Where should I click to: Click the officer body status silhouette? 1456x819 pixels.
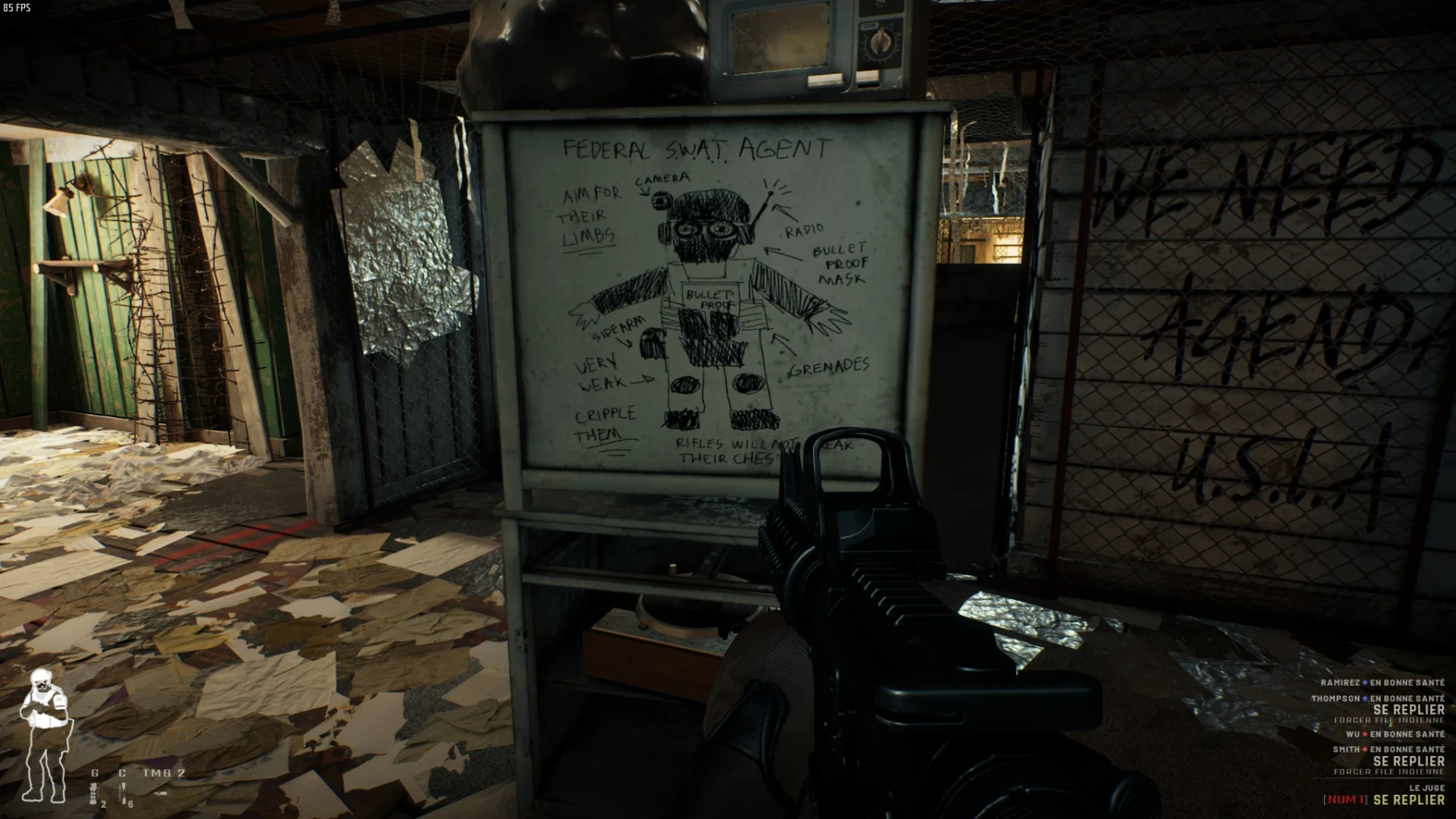(44, 736)
